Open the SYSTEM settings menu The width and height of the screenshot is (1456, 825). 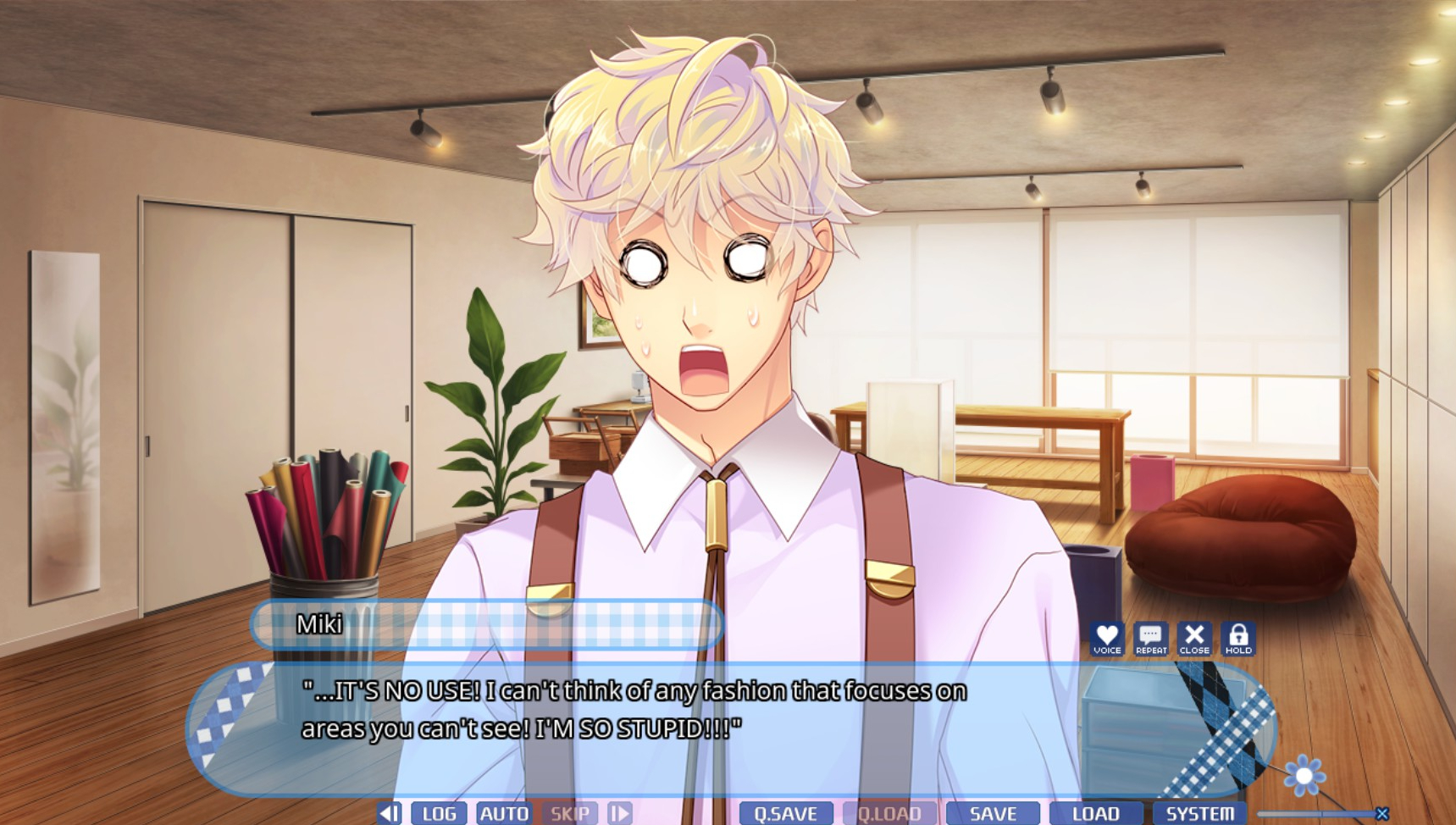pos(1199,813)
